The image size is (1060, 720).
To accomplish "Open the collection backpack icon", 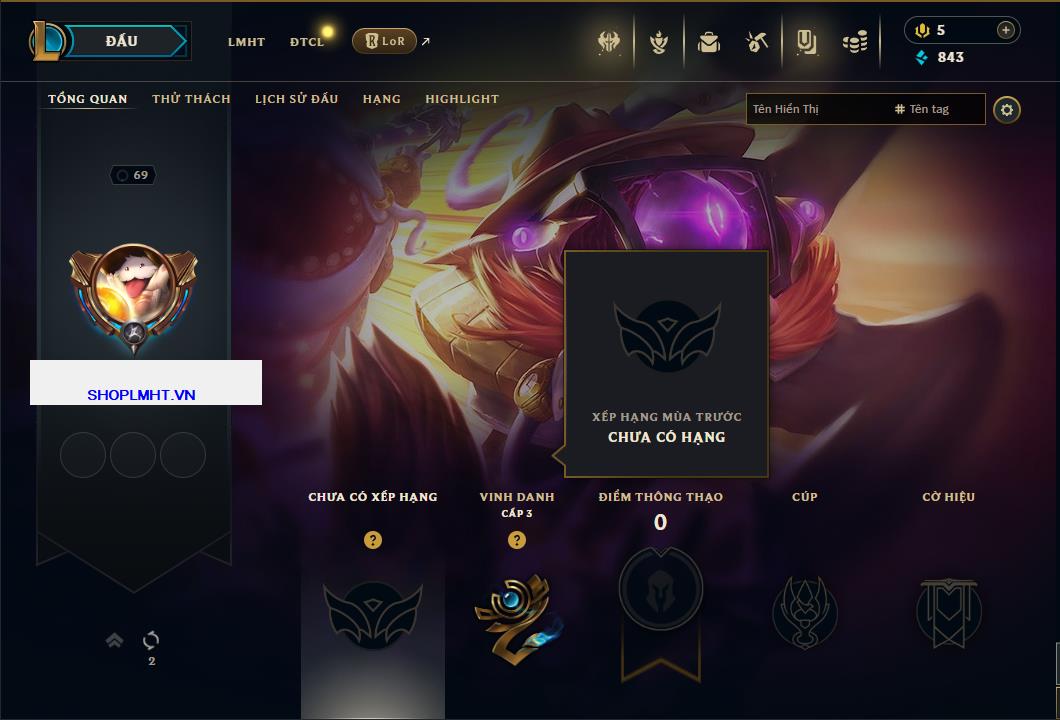I will click(x=709, y=42).
